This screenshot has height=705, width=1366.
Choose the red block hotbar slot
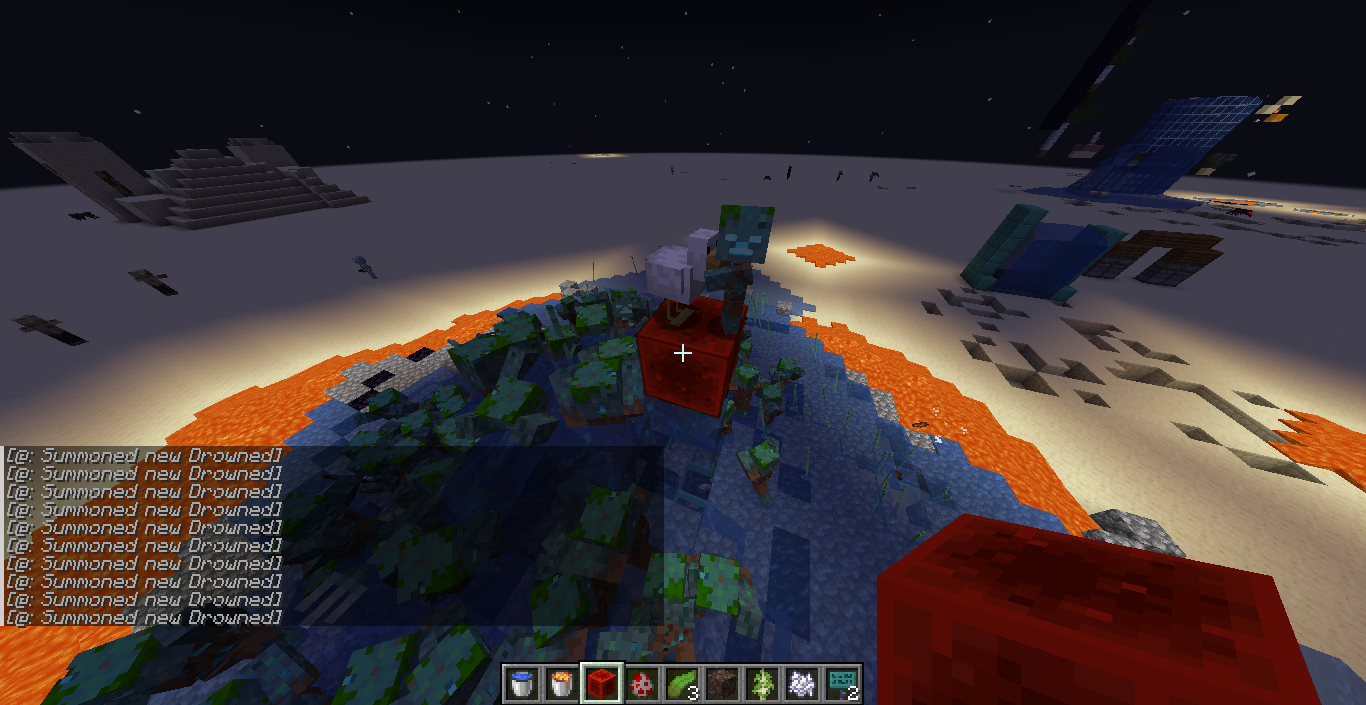(x=602, y=683)
